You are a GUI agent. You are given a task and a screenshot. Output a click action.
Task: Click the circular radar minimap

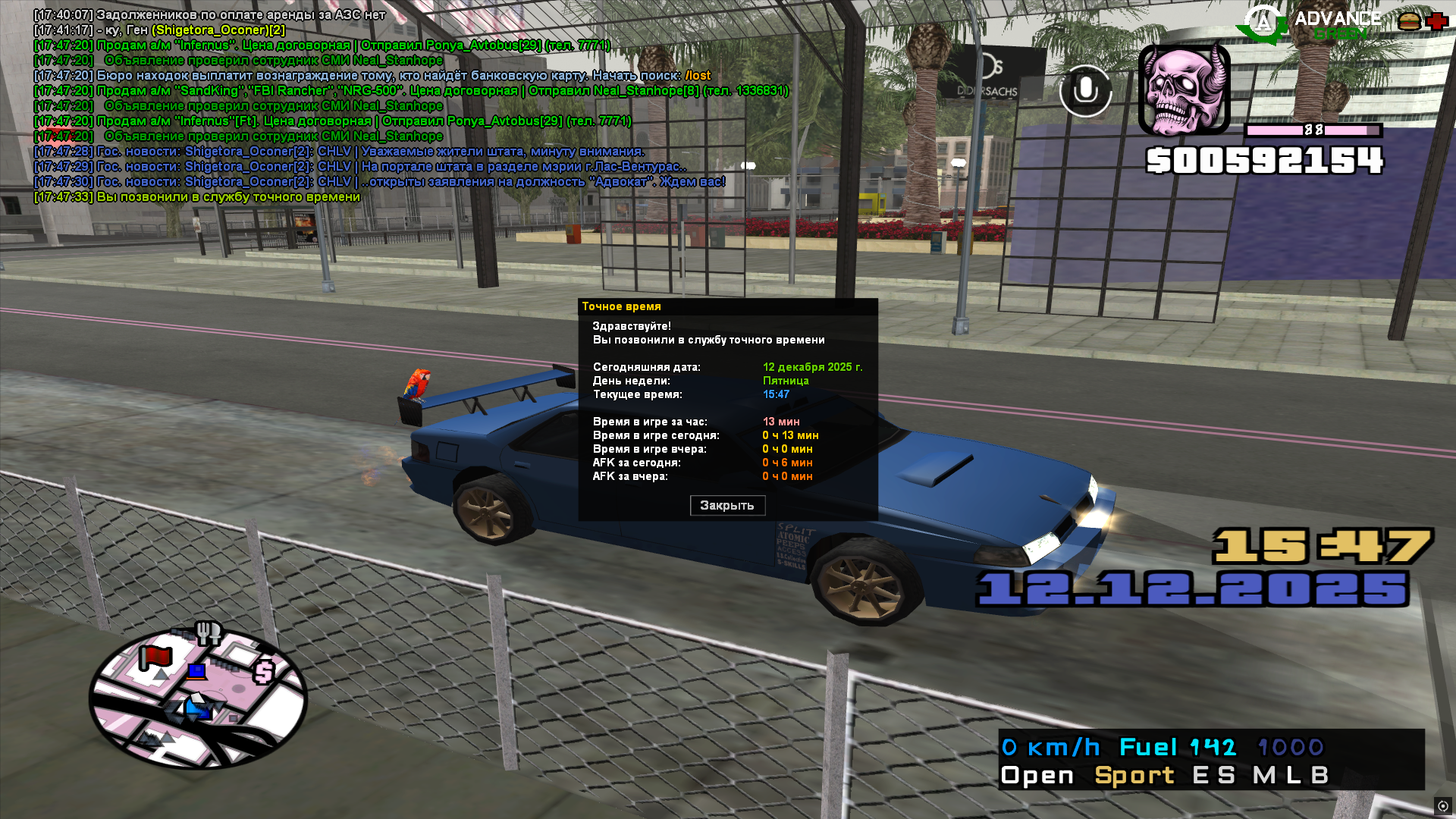(x=198, y=698)
